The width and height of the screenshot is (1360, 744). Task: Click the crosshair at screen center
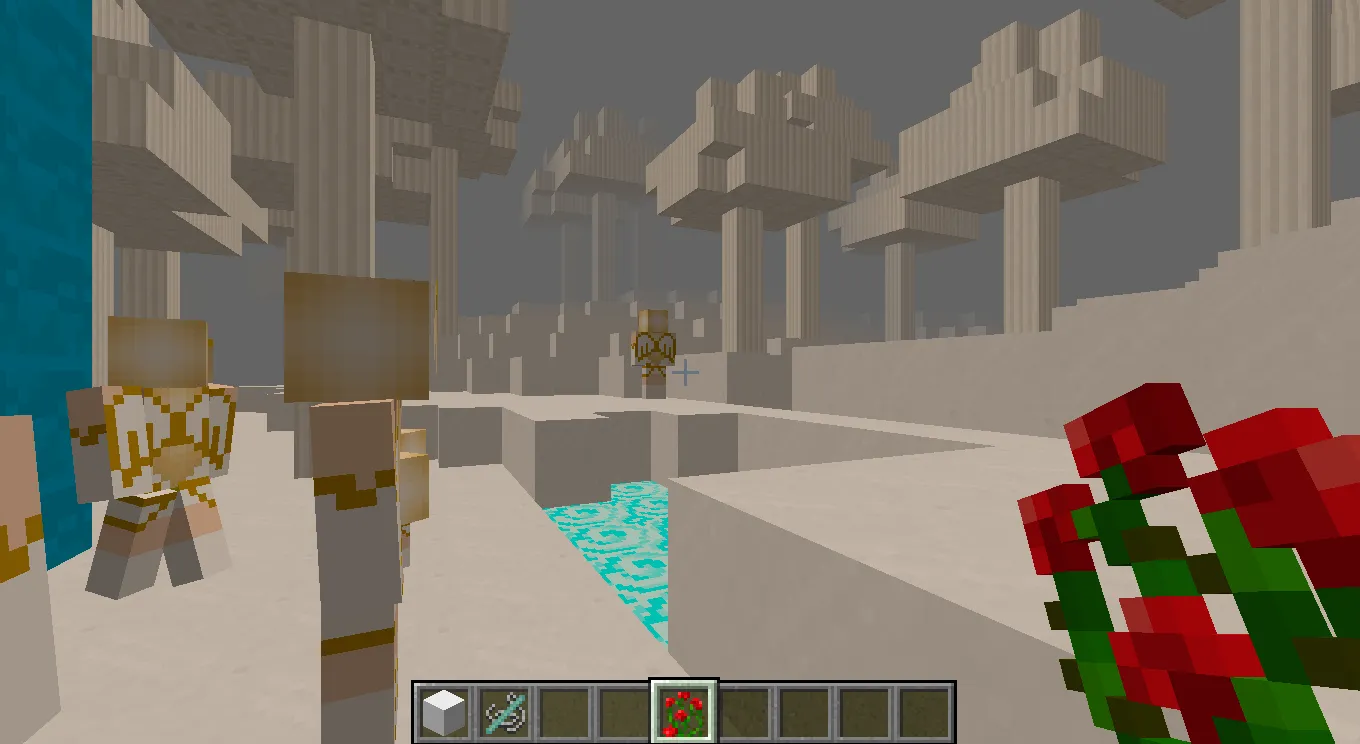click(x=686, y=373)
